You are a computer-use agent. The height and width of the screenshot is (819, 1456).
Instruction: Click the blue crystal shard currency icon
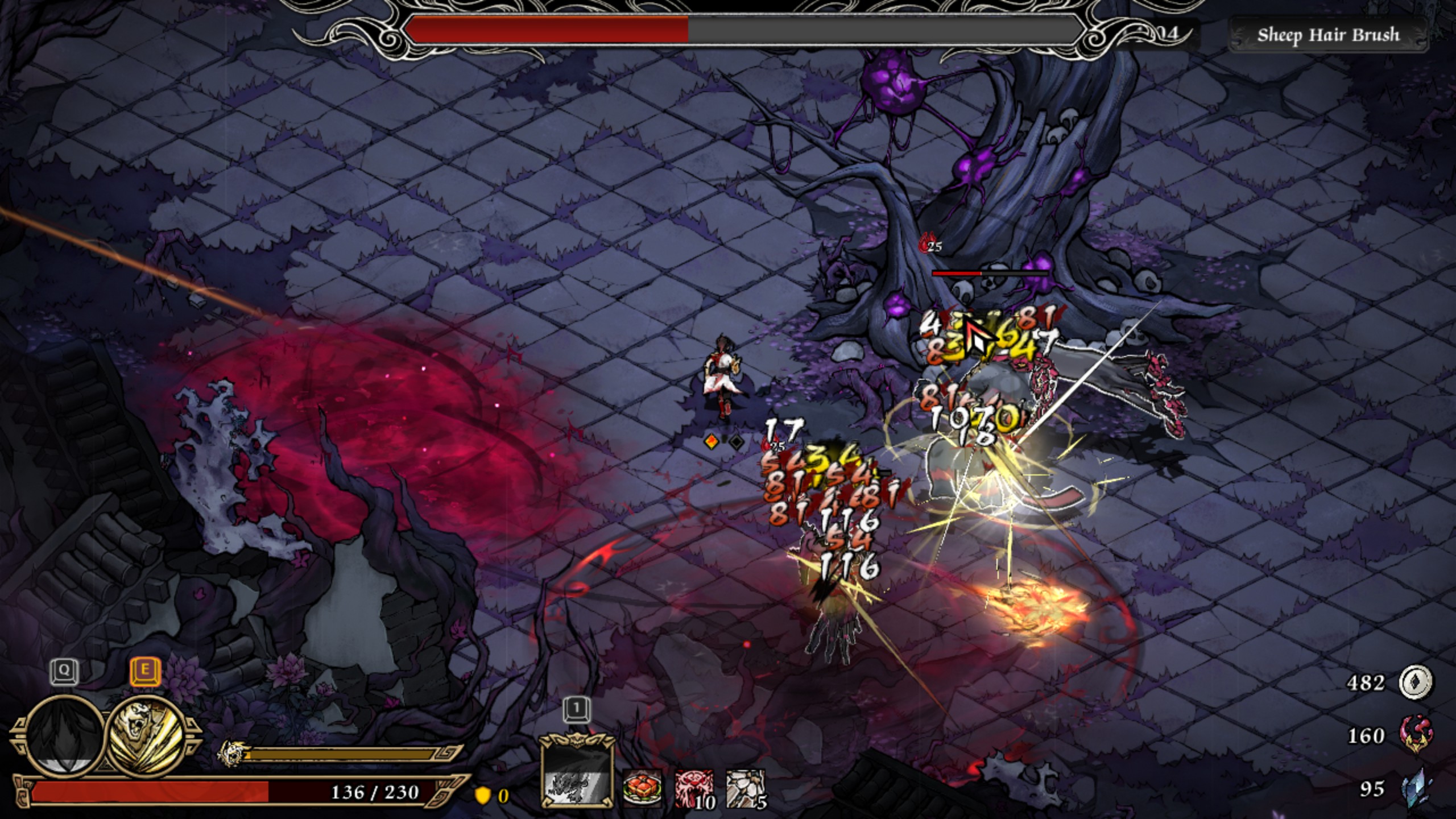(x=1416, y=788)
